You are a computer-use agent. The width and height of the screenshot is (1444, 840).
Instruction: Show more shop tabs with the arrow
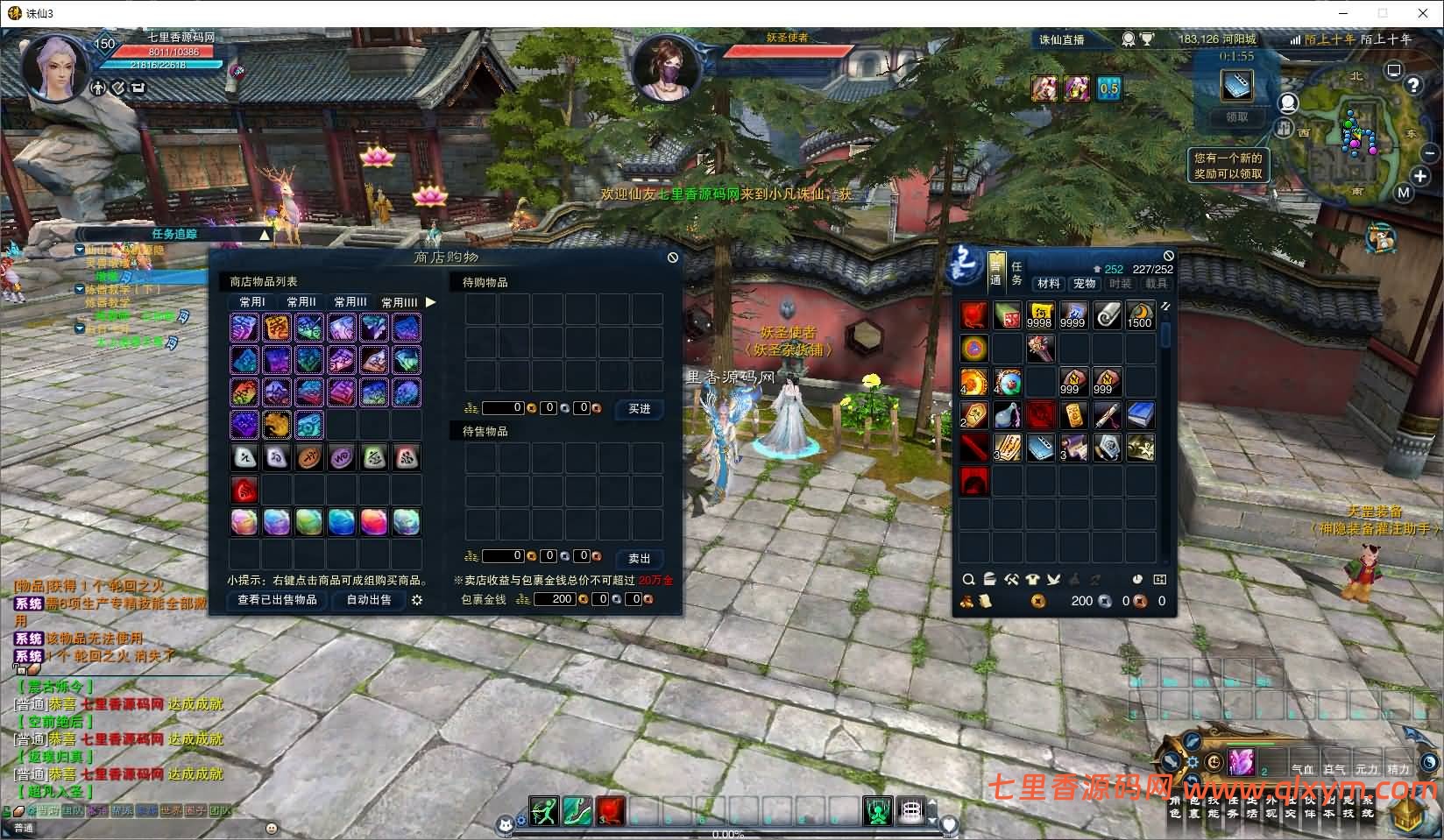coord(430,302)
